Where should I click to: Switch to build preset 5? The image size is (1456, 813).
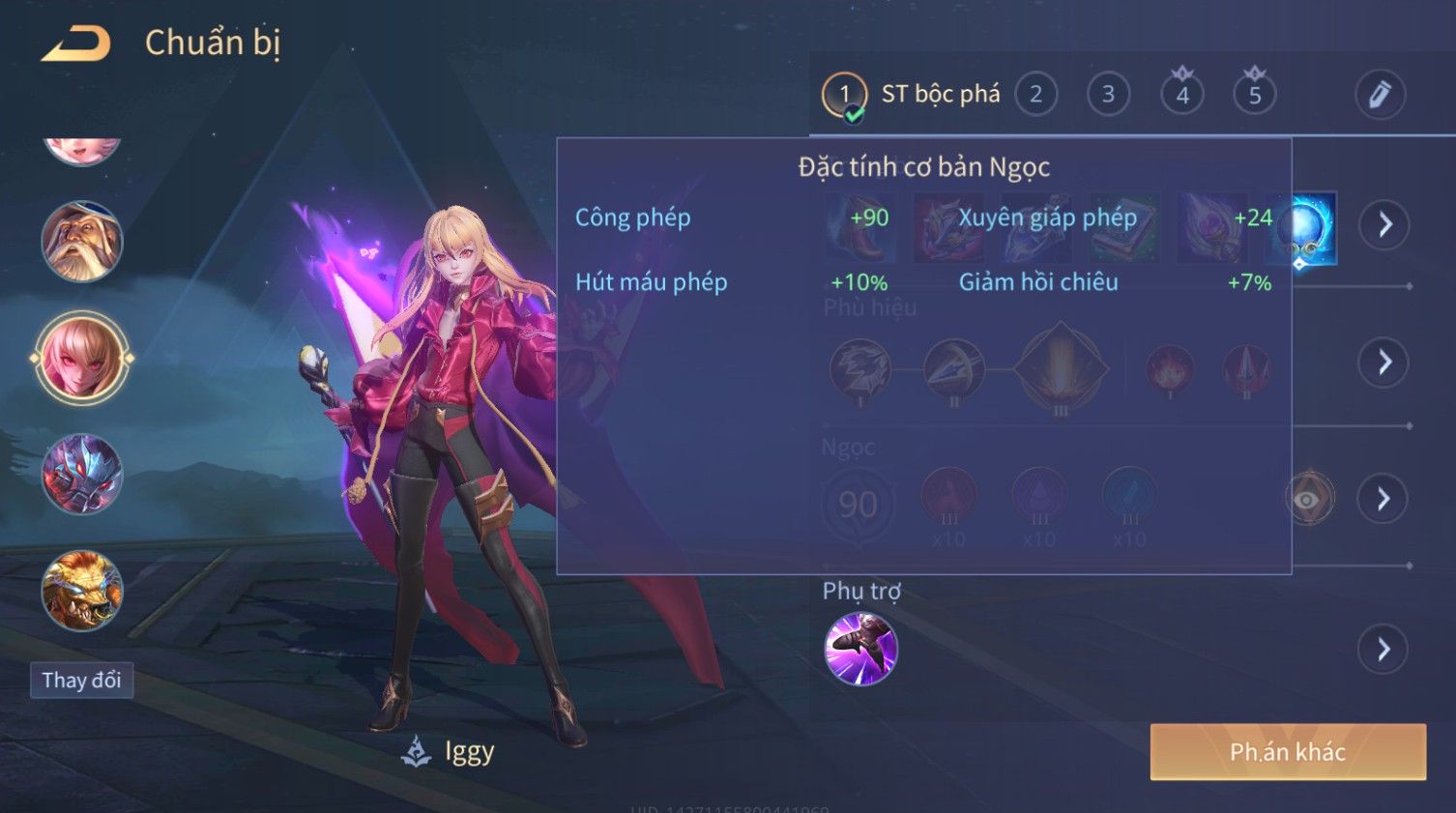(1254, 95)
